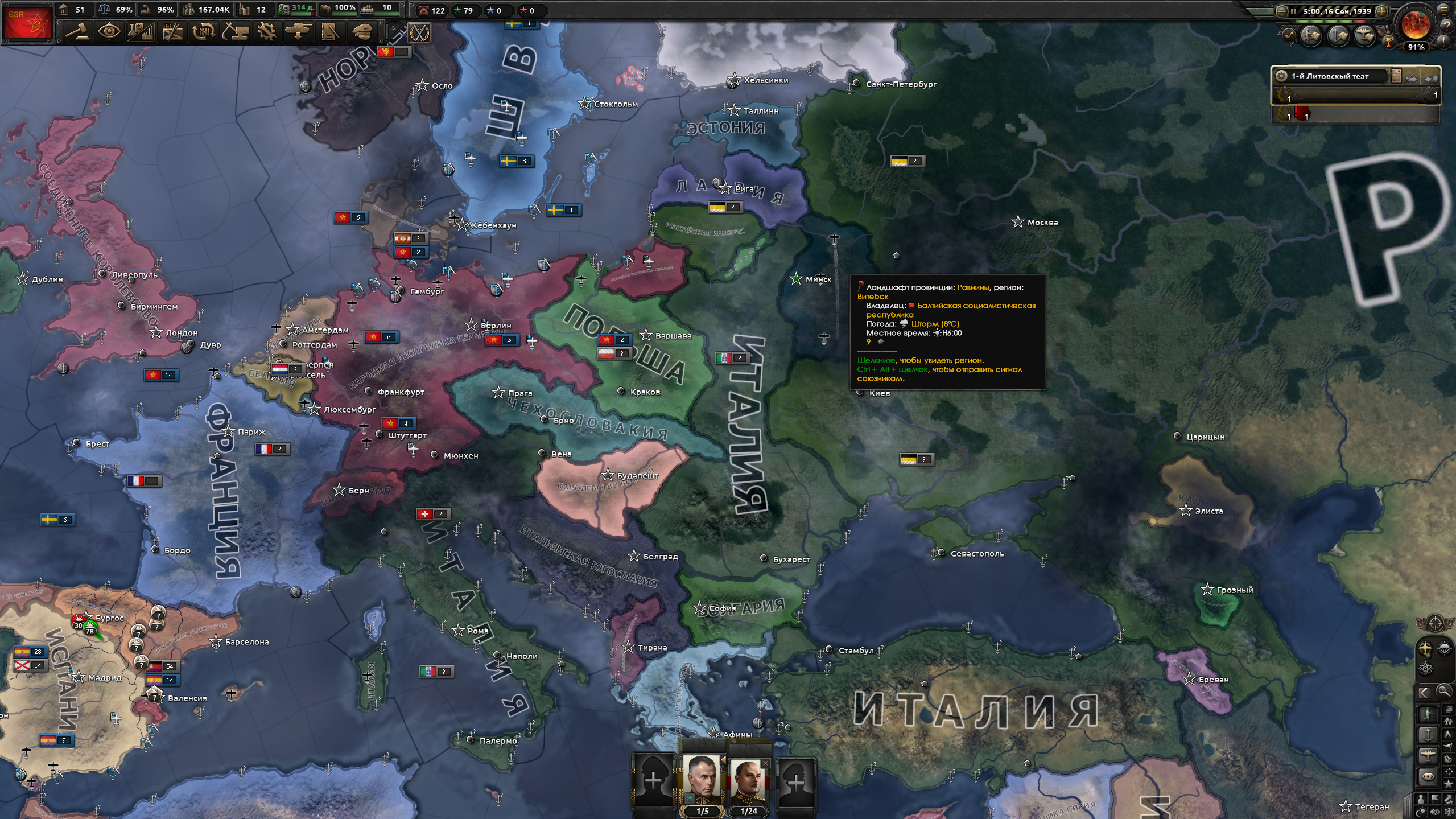Increase game speed with the plus button
The height and width of the screenshot is (819, 1456).
[1381, 11]
